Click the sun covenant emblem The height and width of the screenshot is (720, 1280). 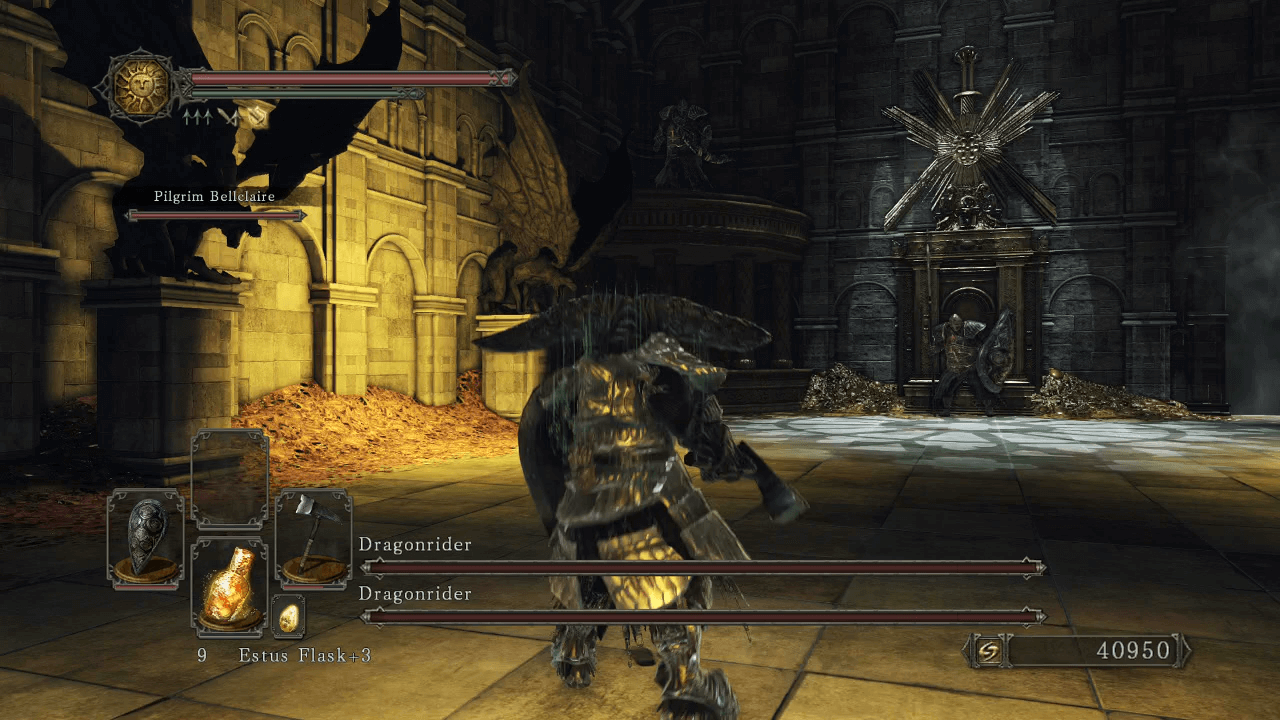139,85
